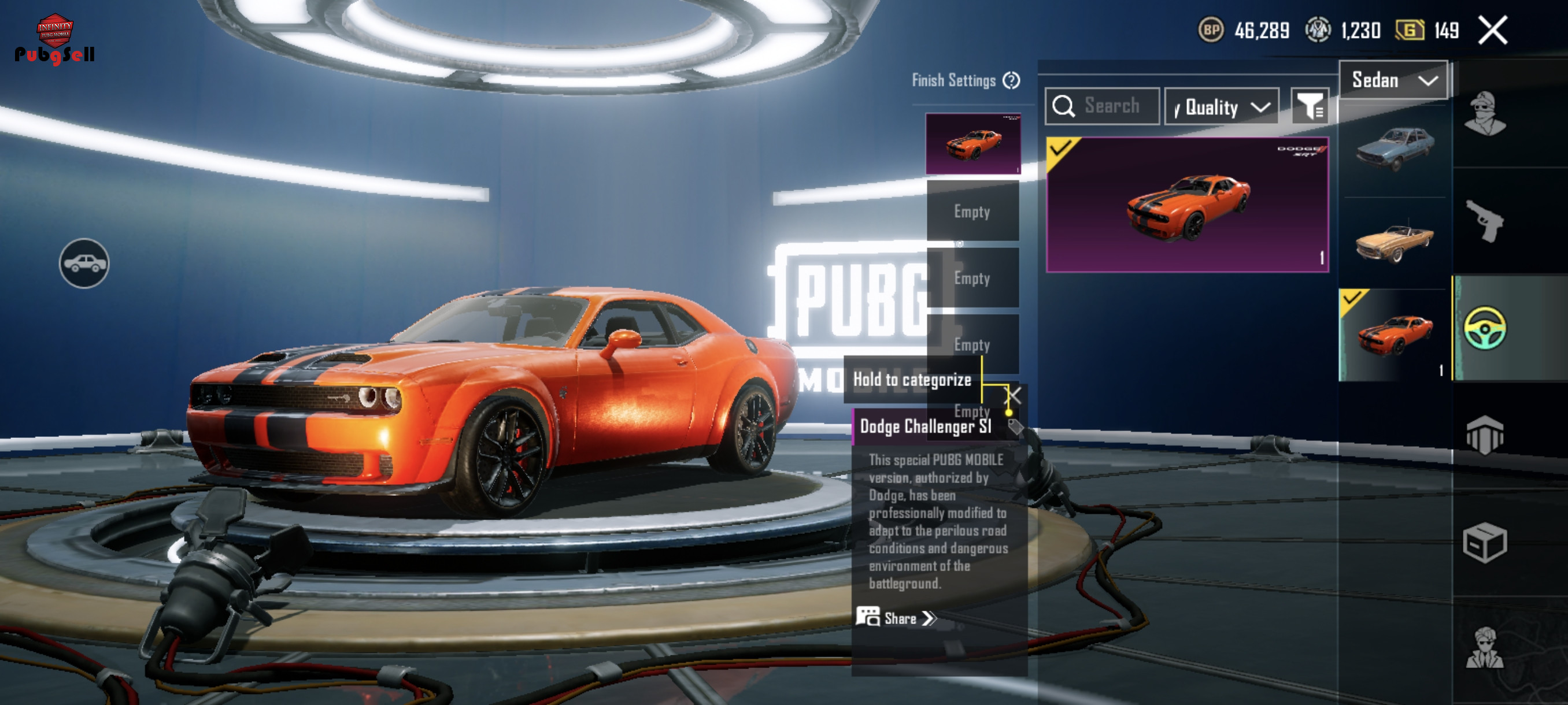Open the box crate tab
Screen dimensions: 1568x705
[x=1485, y=542]
